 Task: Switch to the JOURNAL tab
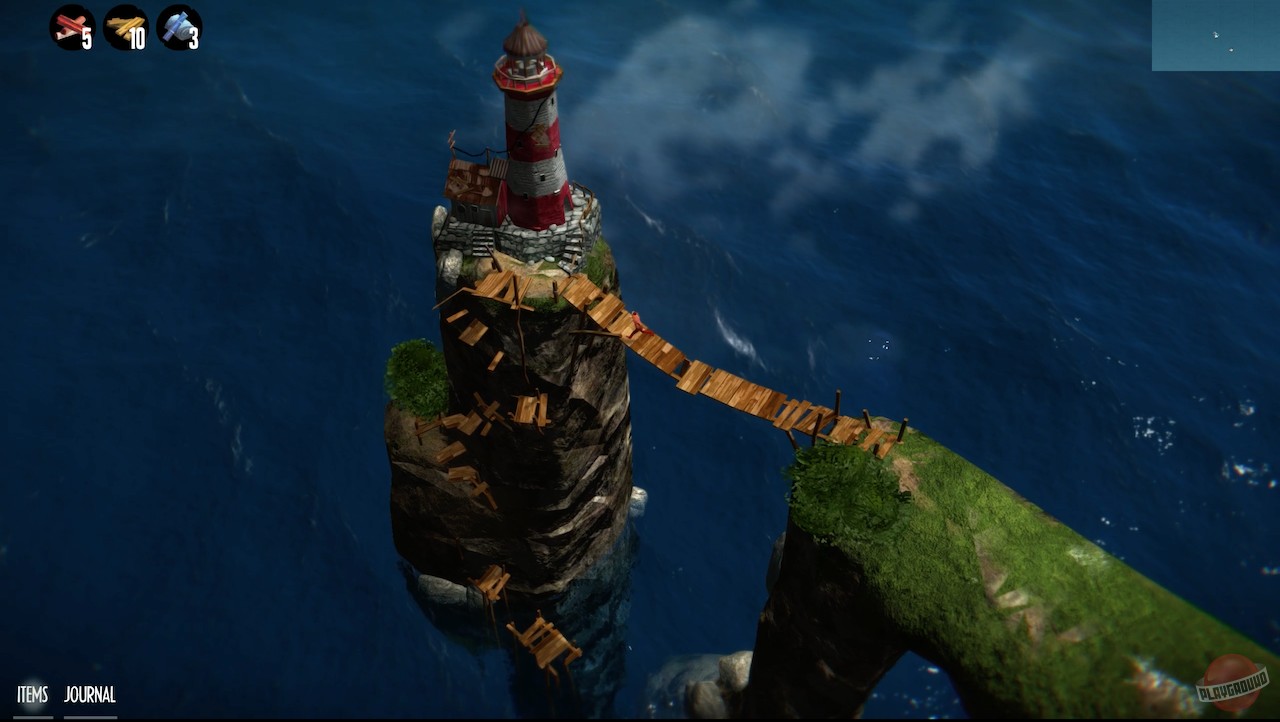(90, 694)
